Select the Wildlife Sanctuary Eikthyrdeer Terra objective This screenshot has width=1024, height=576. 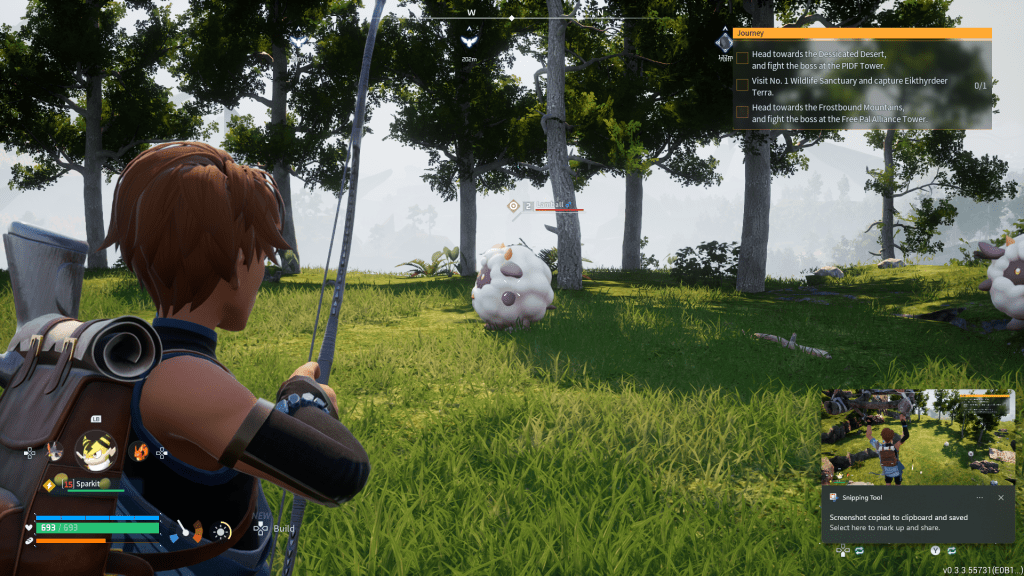(x=850, y=86)
